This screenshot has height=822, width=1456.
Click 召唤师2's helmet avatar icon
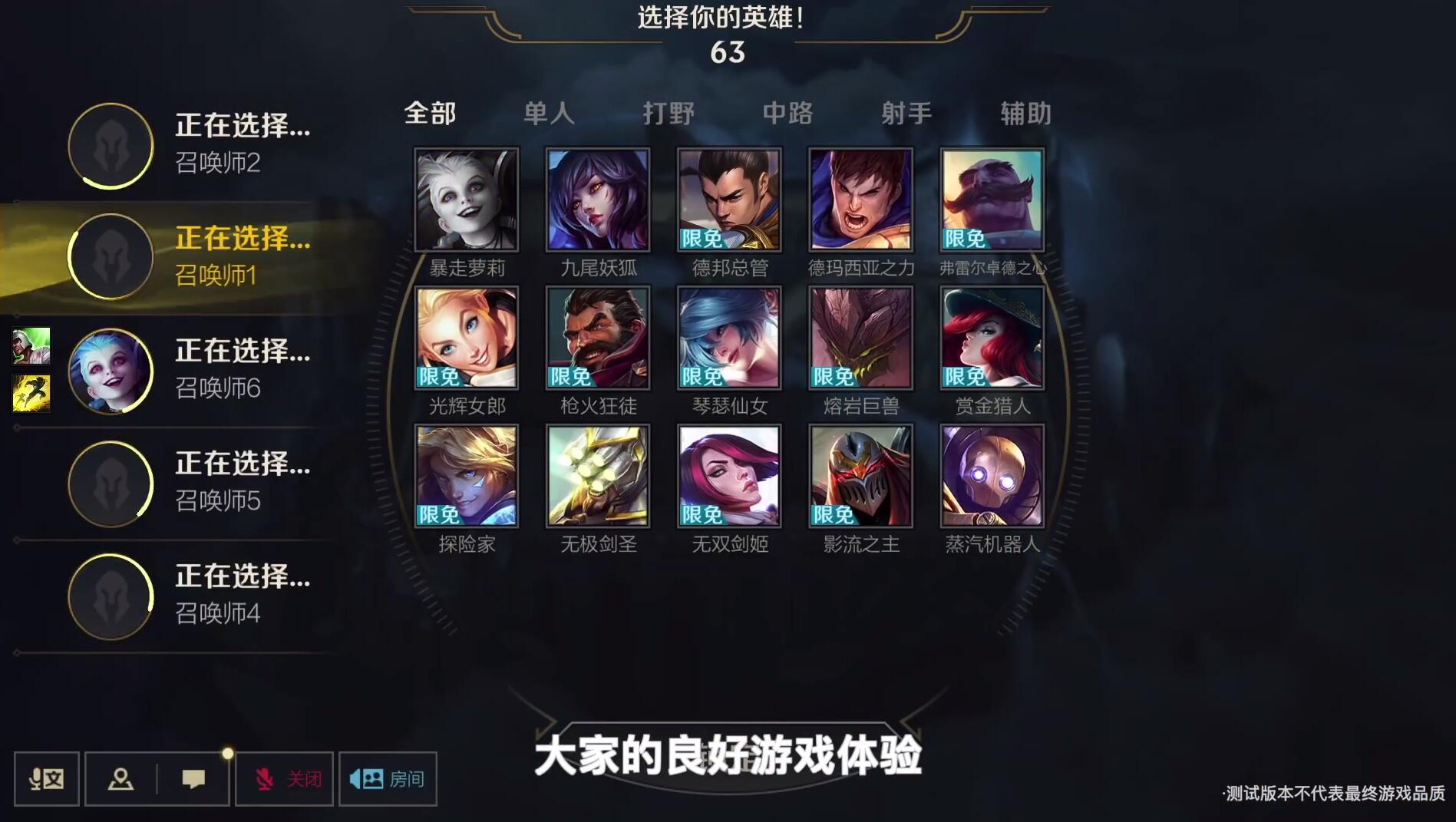[111, 146]
